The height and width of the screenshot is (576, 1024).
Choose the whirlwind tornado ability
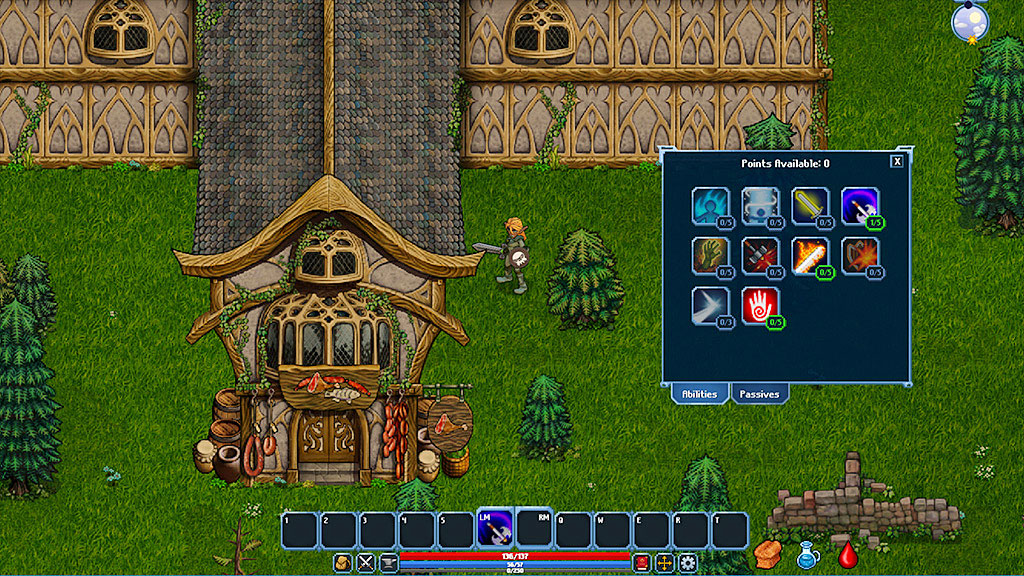[759, 205]
